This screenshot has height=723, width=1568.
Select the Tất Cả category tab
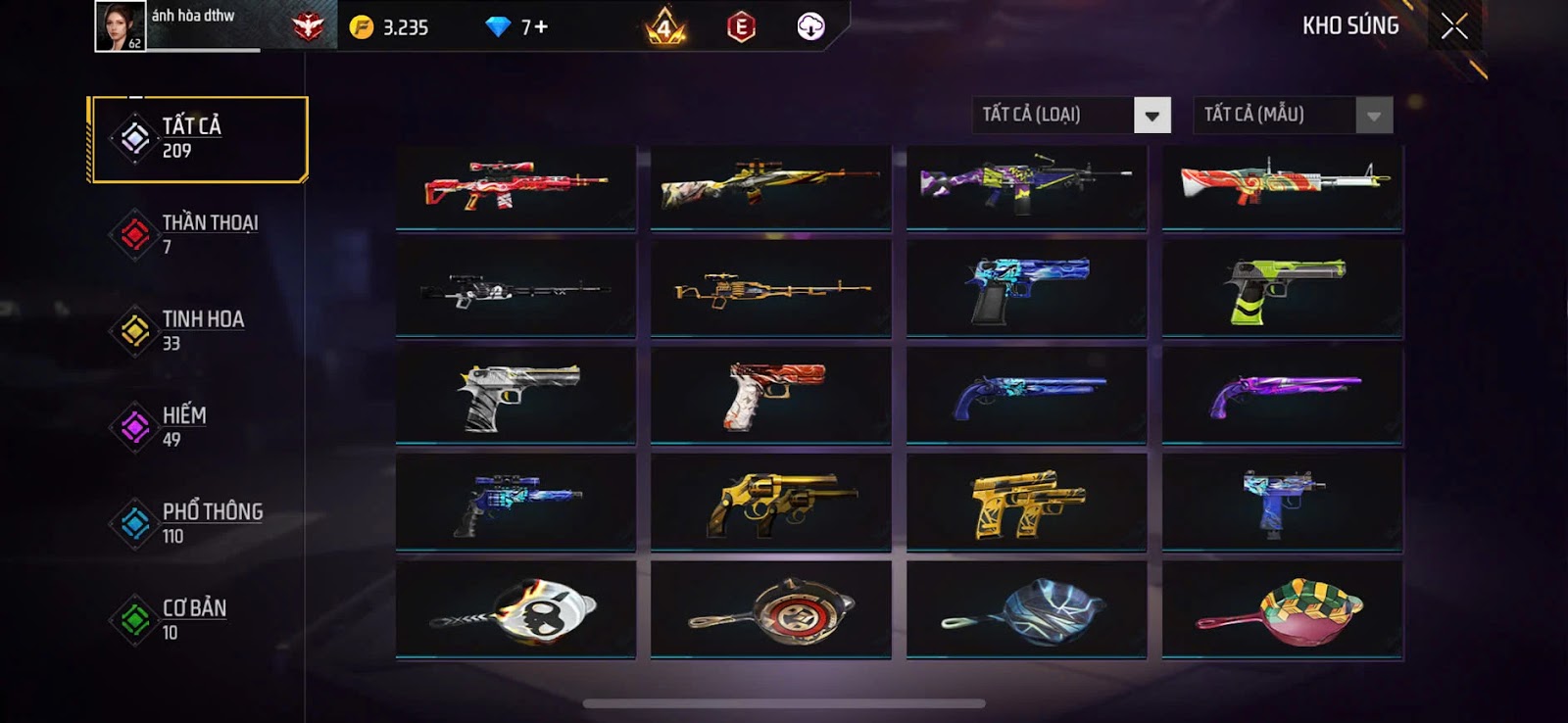pos(198,138)
